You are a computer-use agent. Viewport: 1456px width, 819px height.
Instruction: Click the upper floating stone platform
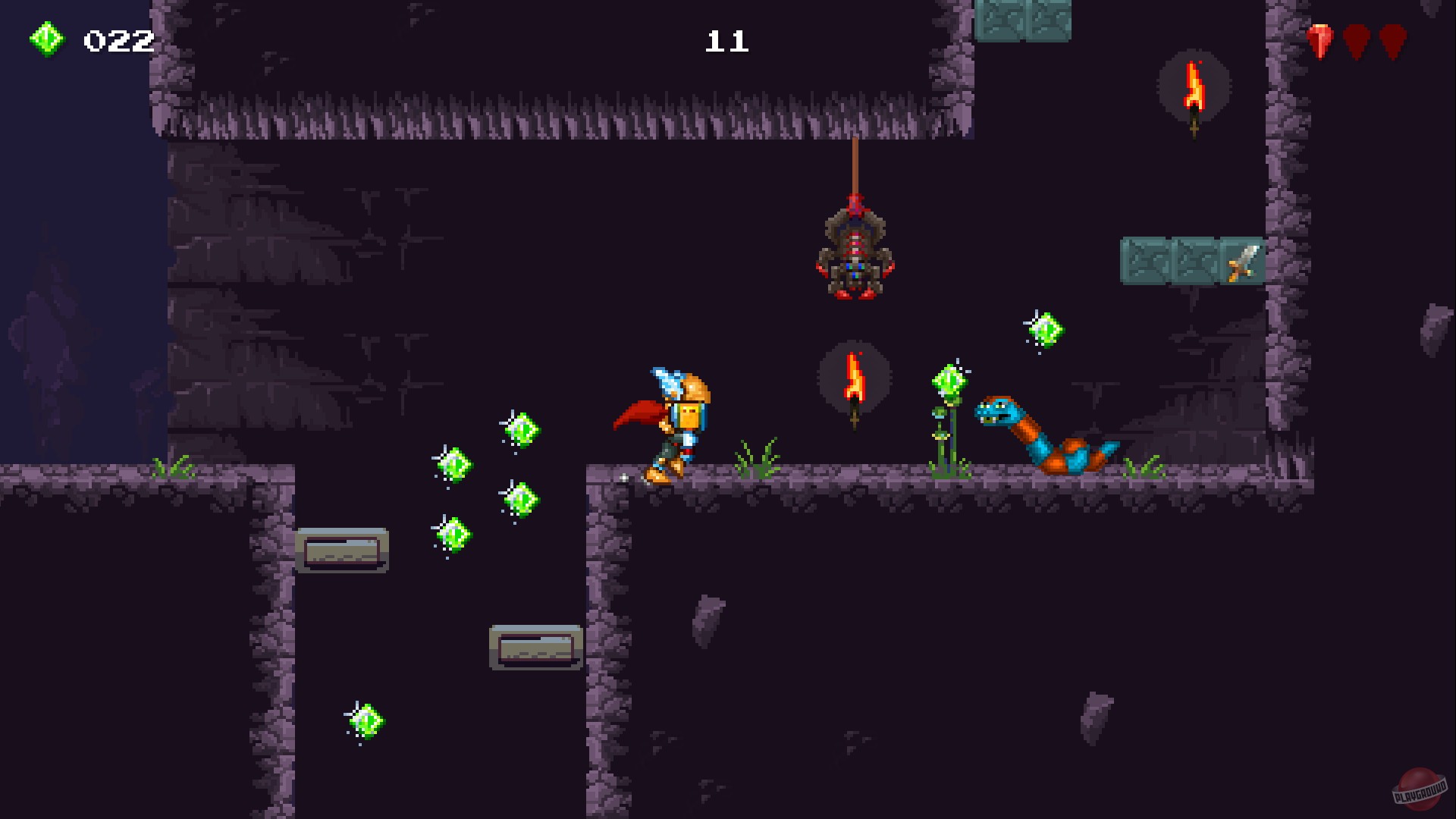pyautogui.click(x=341, y=550)
